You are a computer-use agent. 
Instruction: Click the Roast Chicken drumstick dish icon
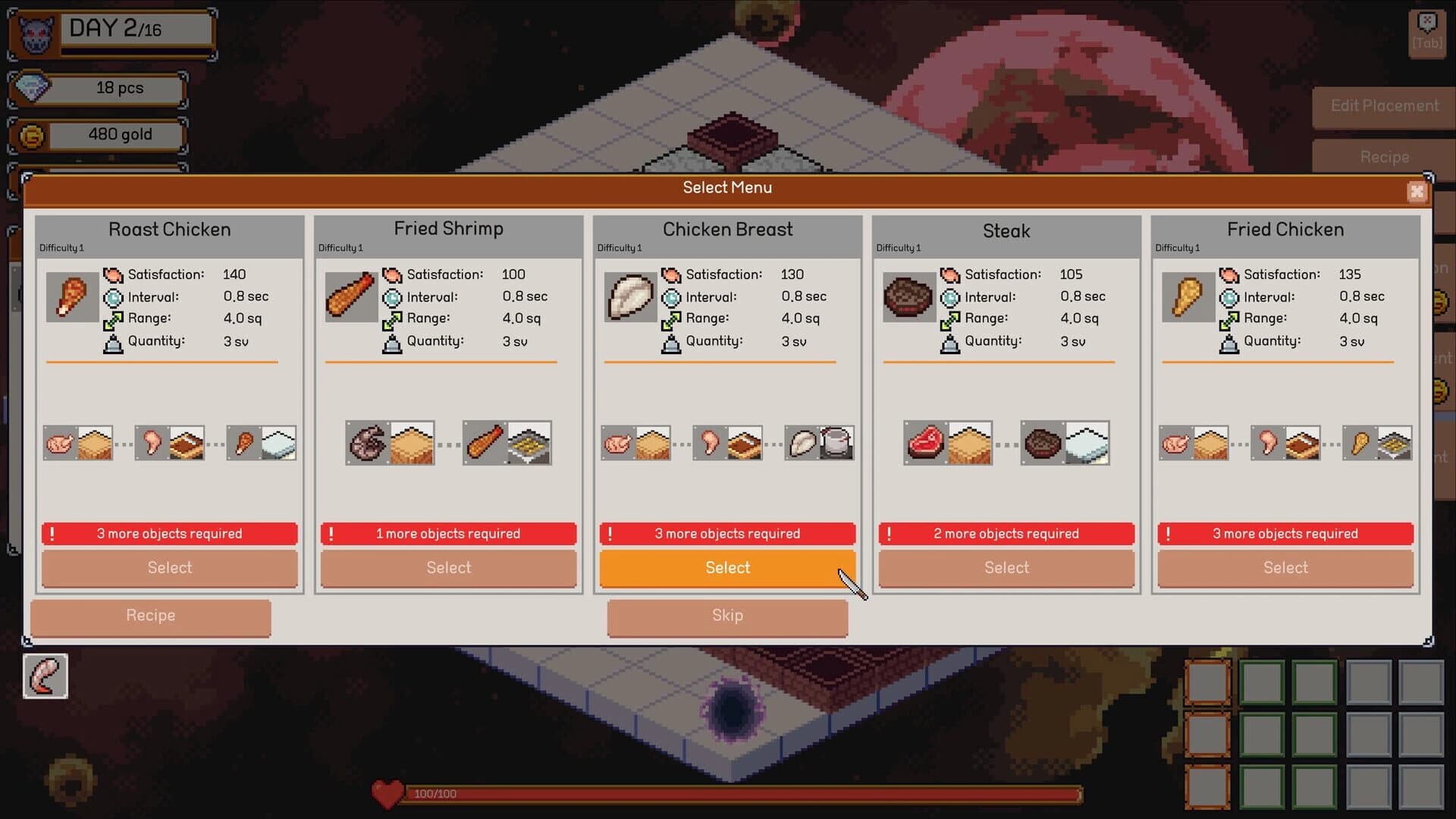coord(73,297)
